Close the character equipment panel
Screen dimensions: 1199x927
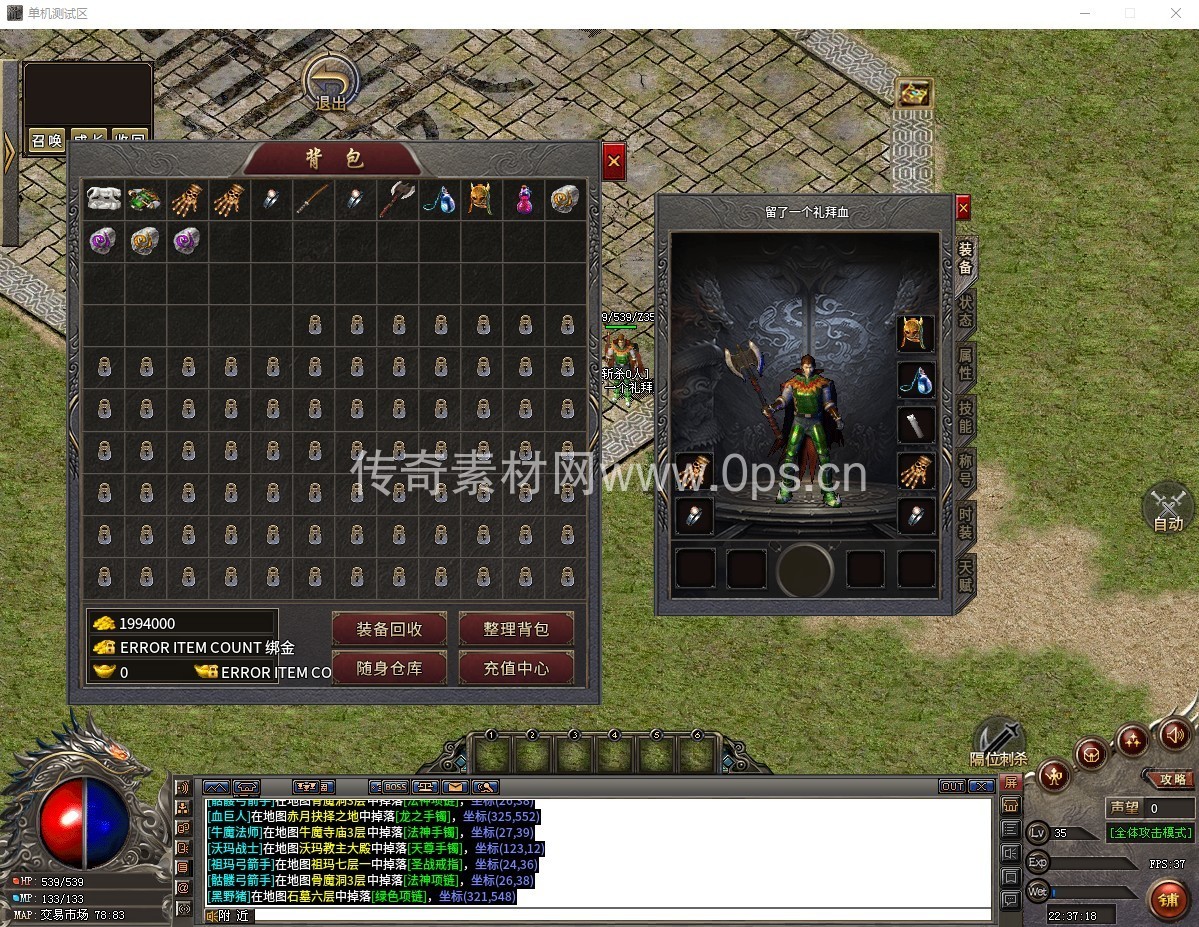pos(963,207)
